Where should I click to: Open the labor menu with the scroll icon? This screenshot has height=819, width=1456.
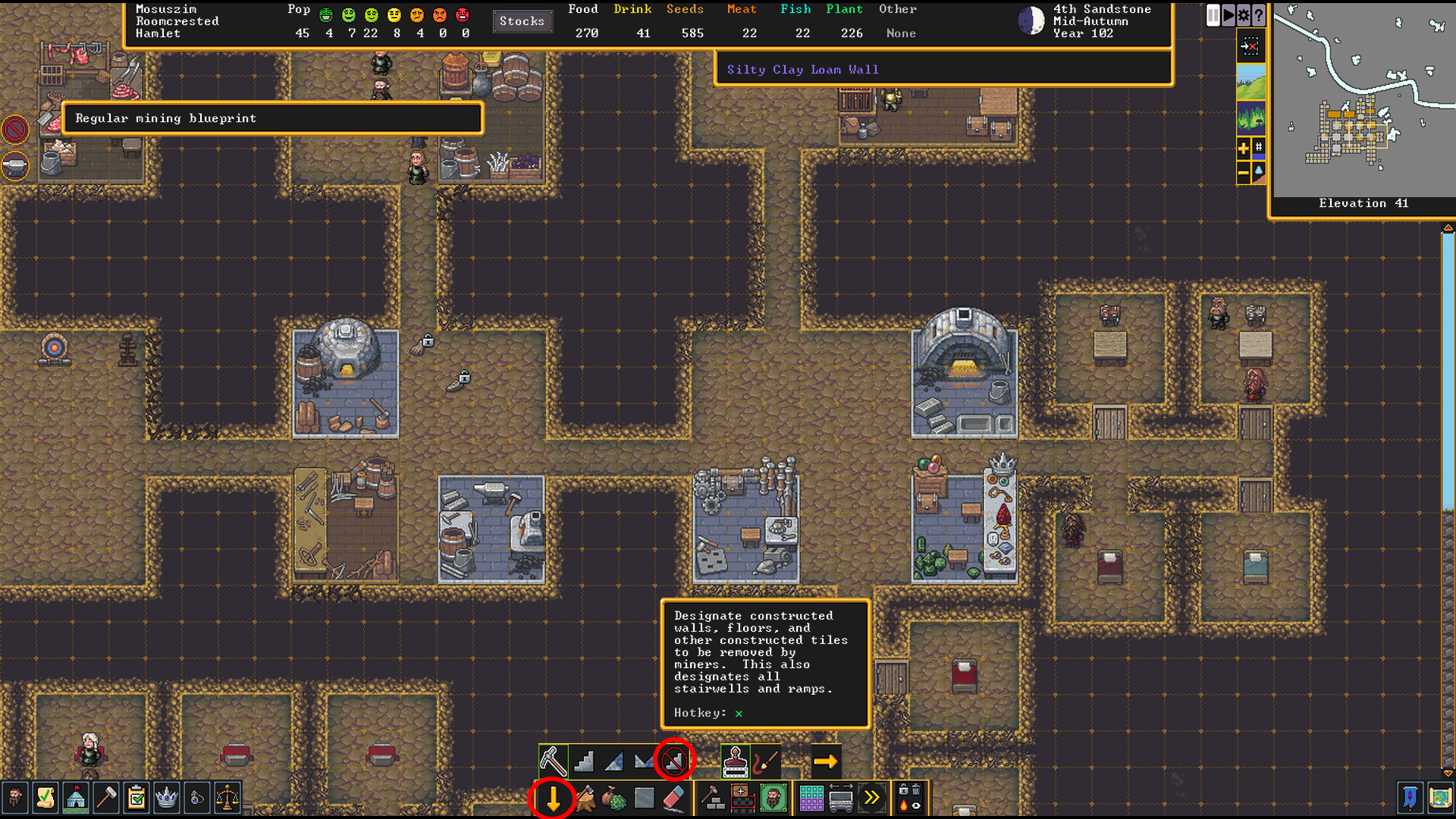45,798
